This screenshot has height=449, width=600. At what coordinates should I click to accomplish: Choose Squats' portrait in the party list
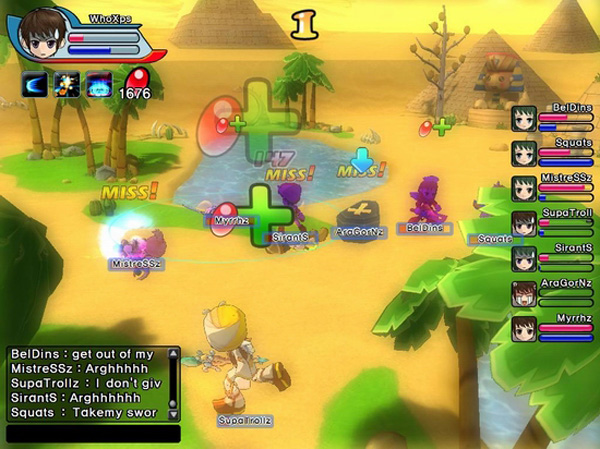(525, 154)
